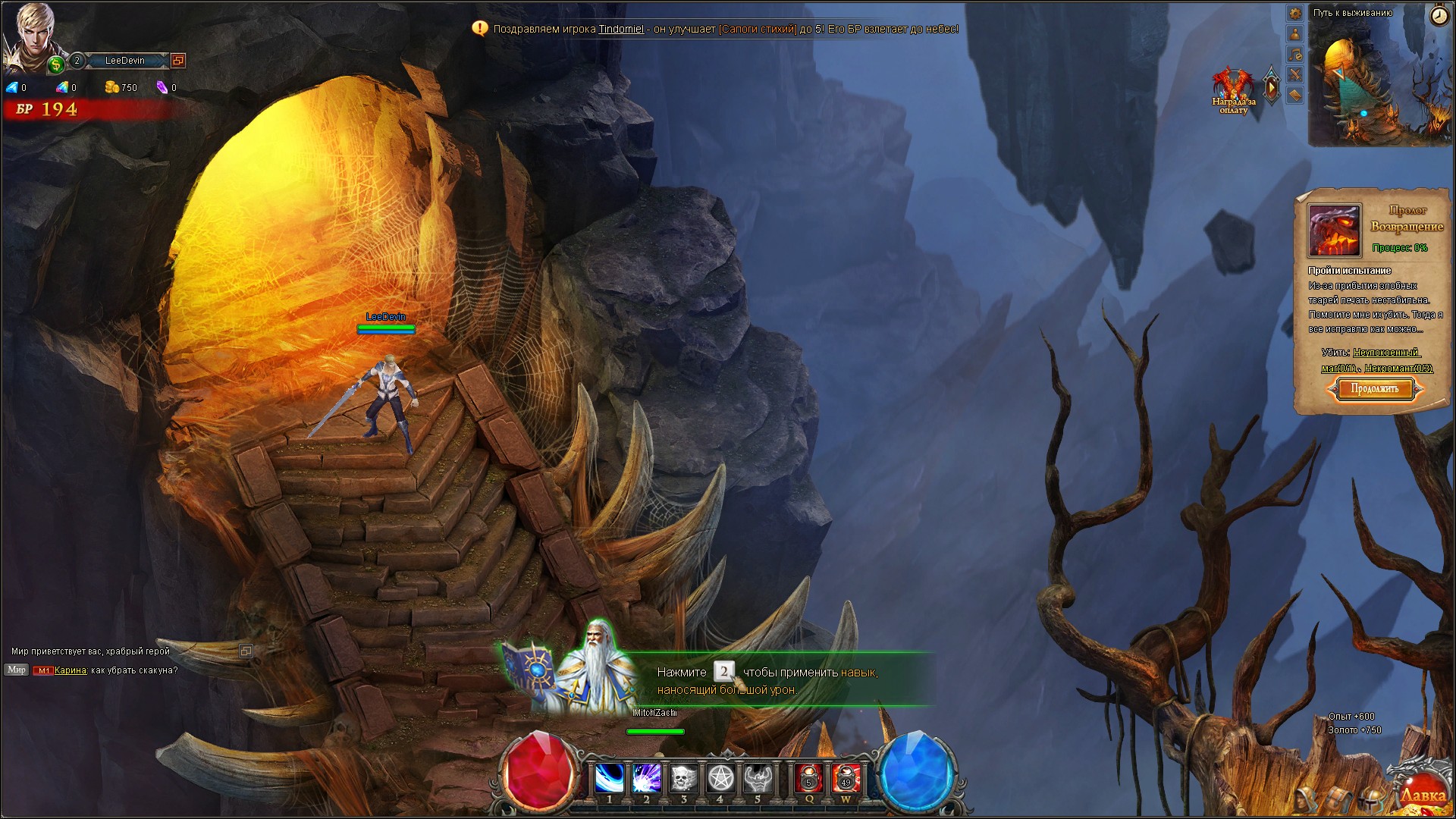Choose the pentagram skill in slot 4
The image size is (1456, 819).
[720, 779]
